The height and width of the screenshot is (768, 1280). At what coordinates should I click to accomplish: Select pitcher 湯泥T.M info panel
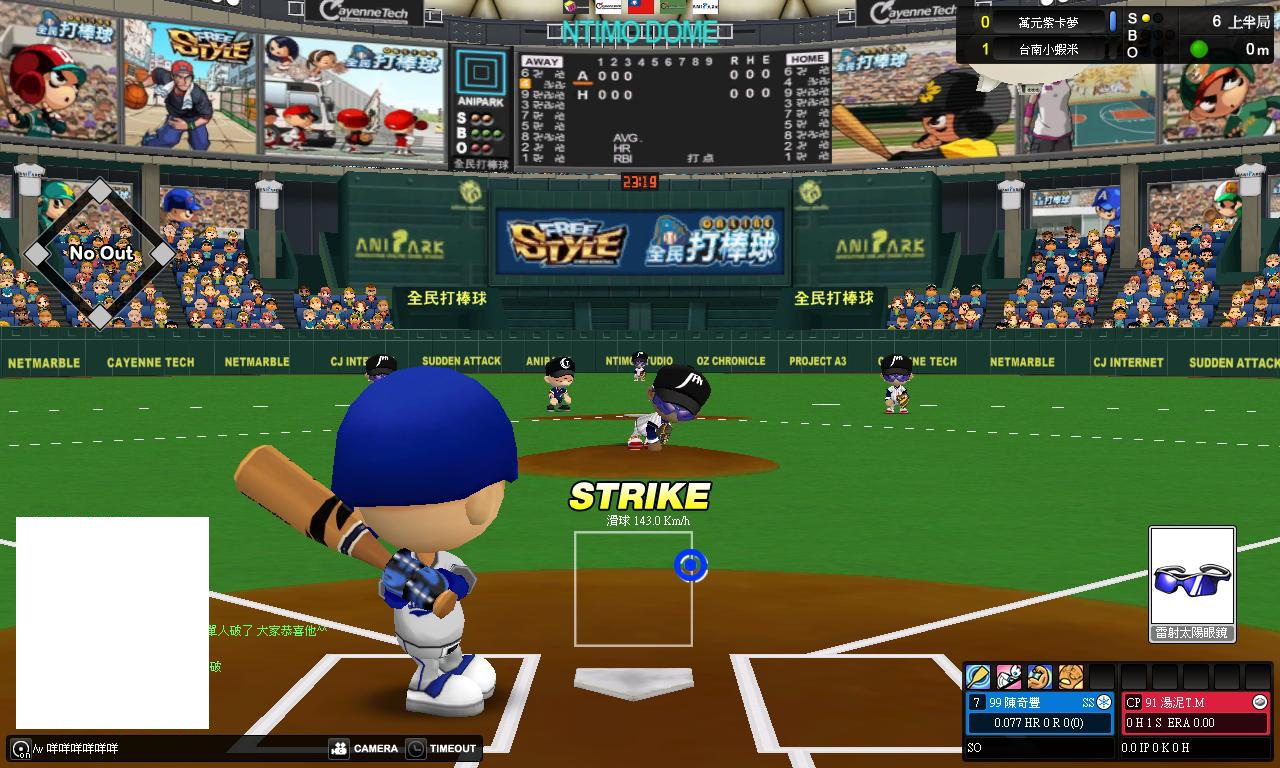click(x=1195, y=712)
